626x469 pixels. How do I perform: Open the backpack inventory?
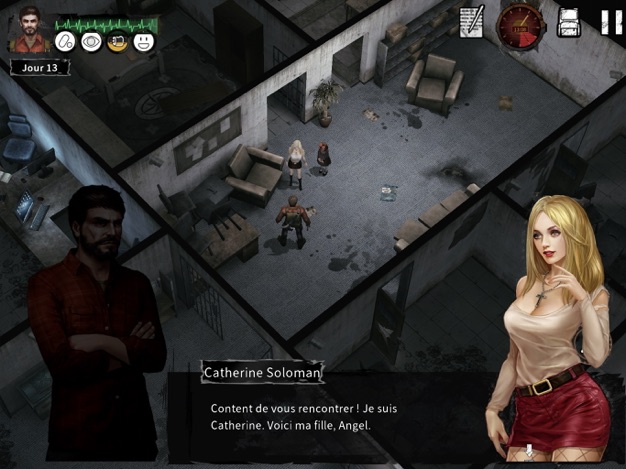click(569, 22)
